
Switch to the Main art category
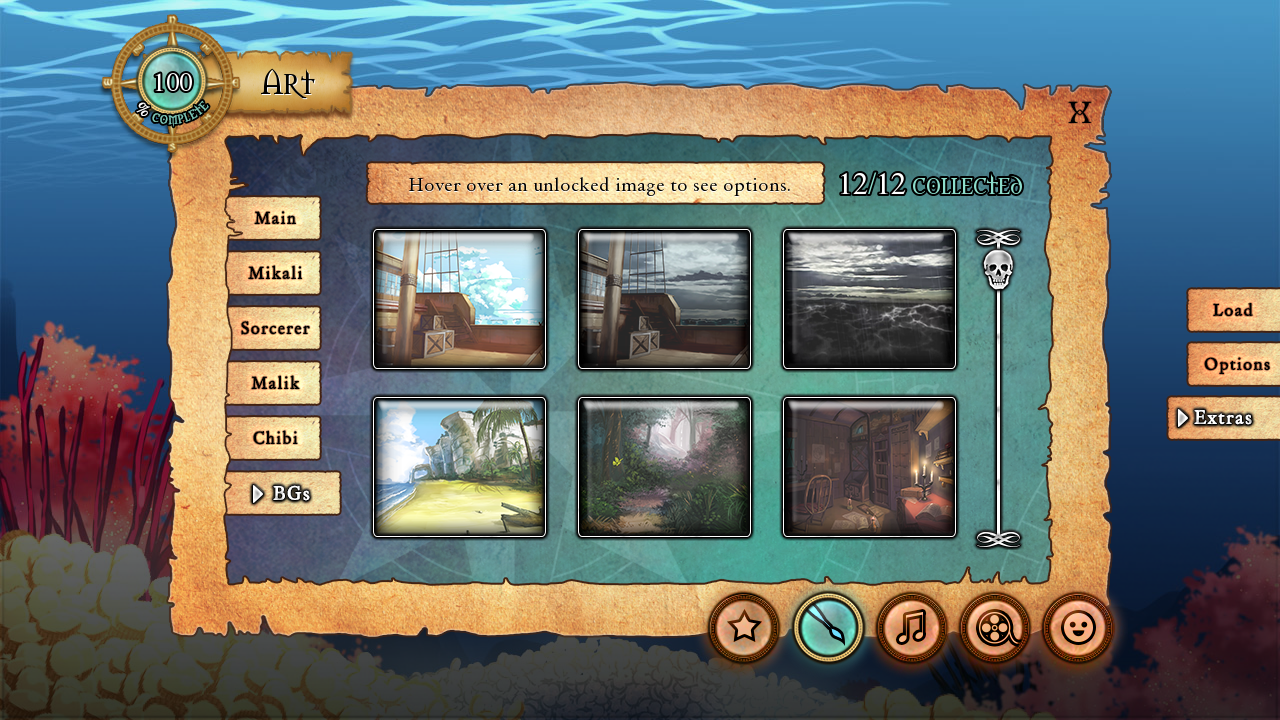tap(274, 218)
